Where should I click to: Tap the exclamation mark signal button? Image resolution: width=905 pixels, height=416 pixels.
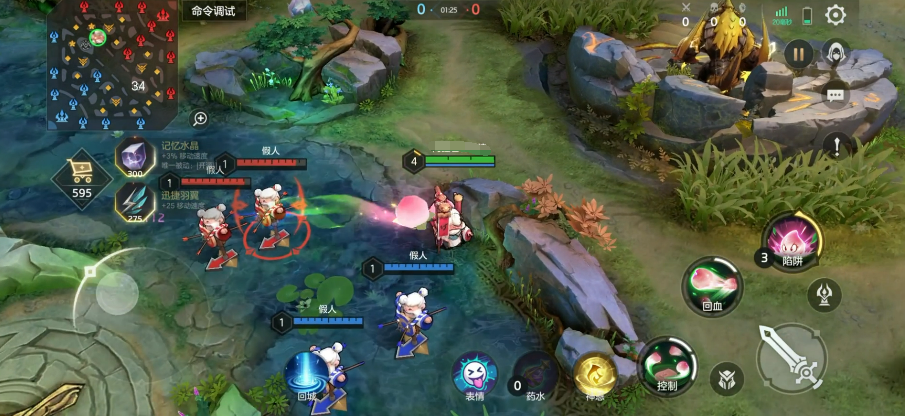pyautogui.click(x=835, y=146)
